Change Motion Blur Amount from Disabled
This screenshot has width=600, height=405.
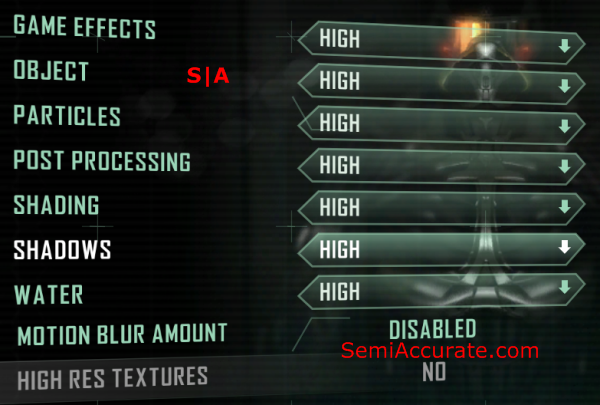[432, 329]
